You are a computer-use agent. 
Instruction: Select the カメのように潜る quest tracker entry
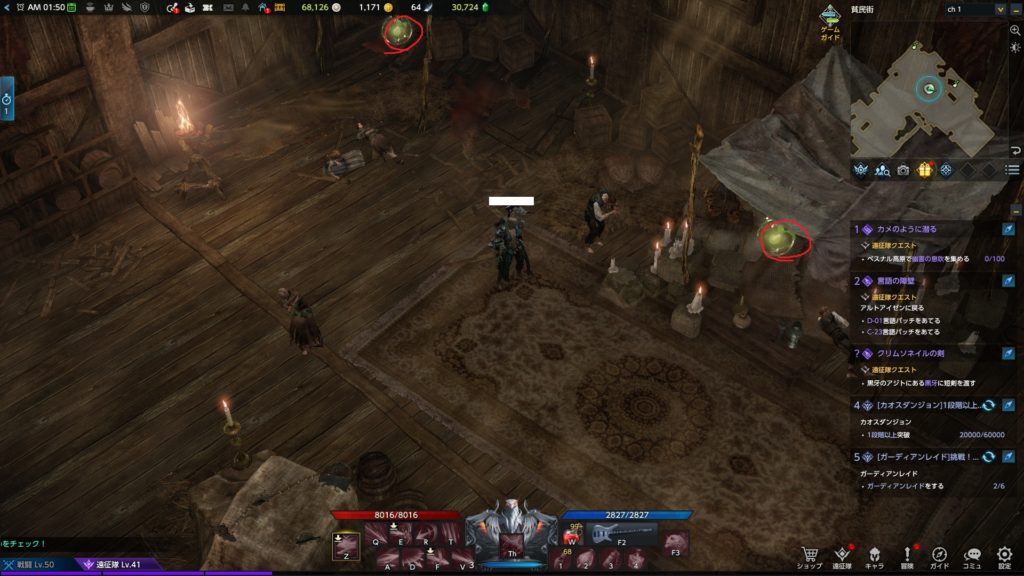coord(906,229)
